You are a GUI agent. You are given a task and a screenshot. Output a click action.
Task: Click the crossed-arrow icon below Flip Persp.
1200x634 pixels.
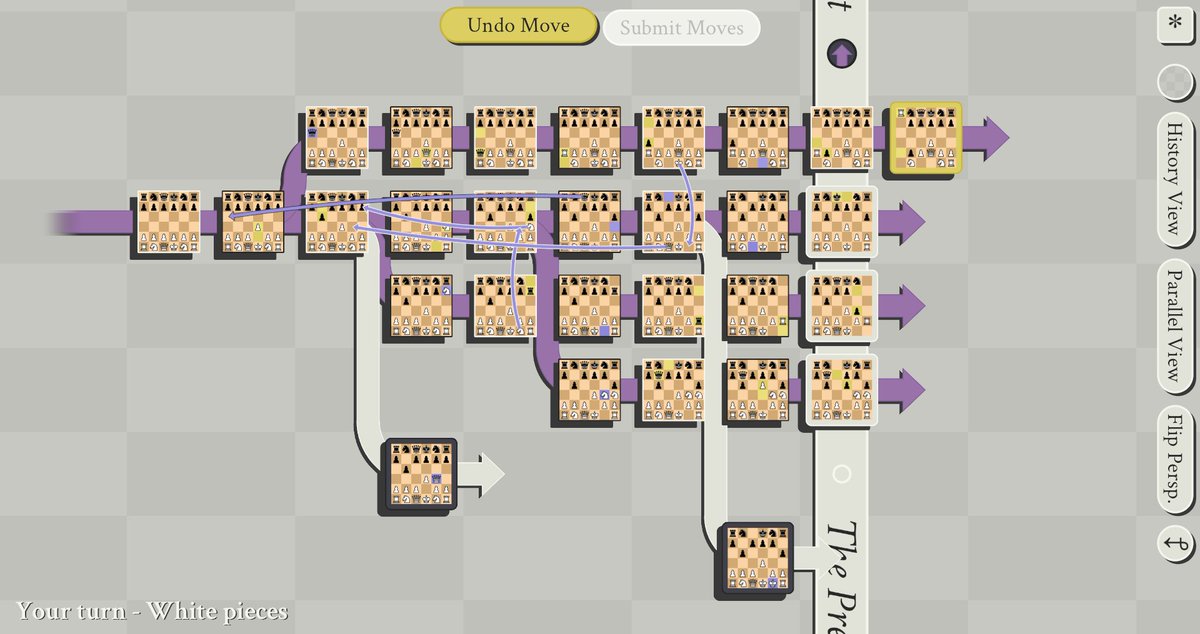(1176, 544)
